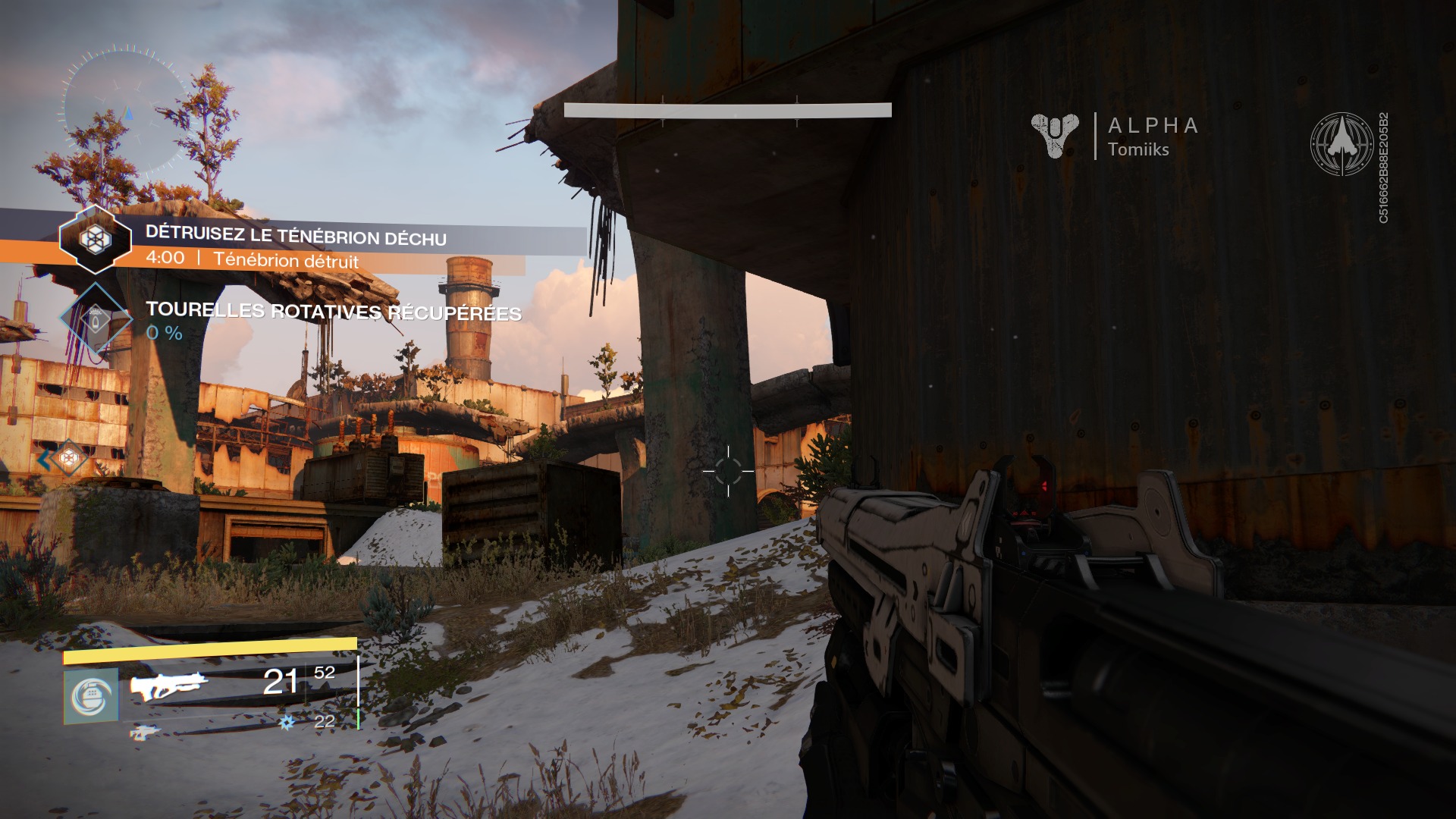
Task: Select the grenade ability icon
Action: click(x=91, y=696)
